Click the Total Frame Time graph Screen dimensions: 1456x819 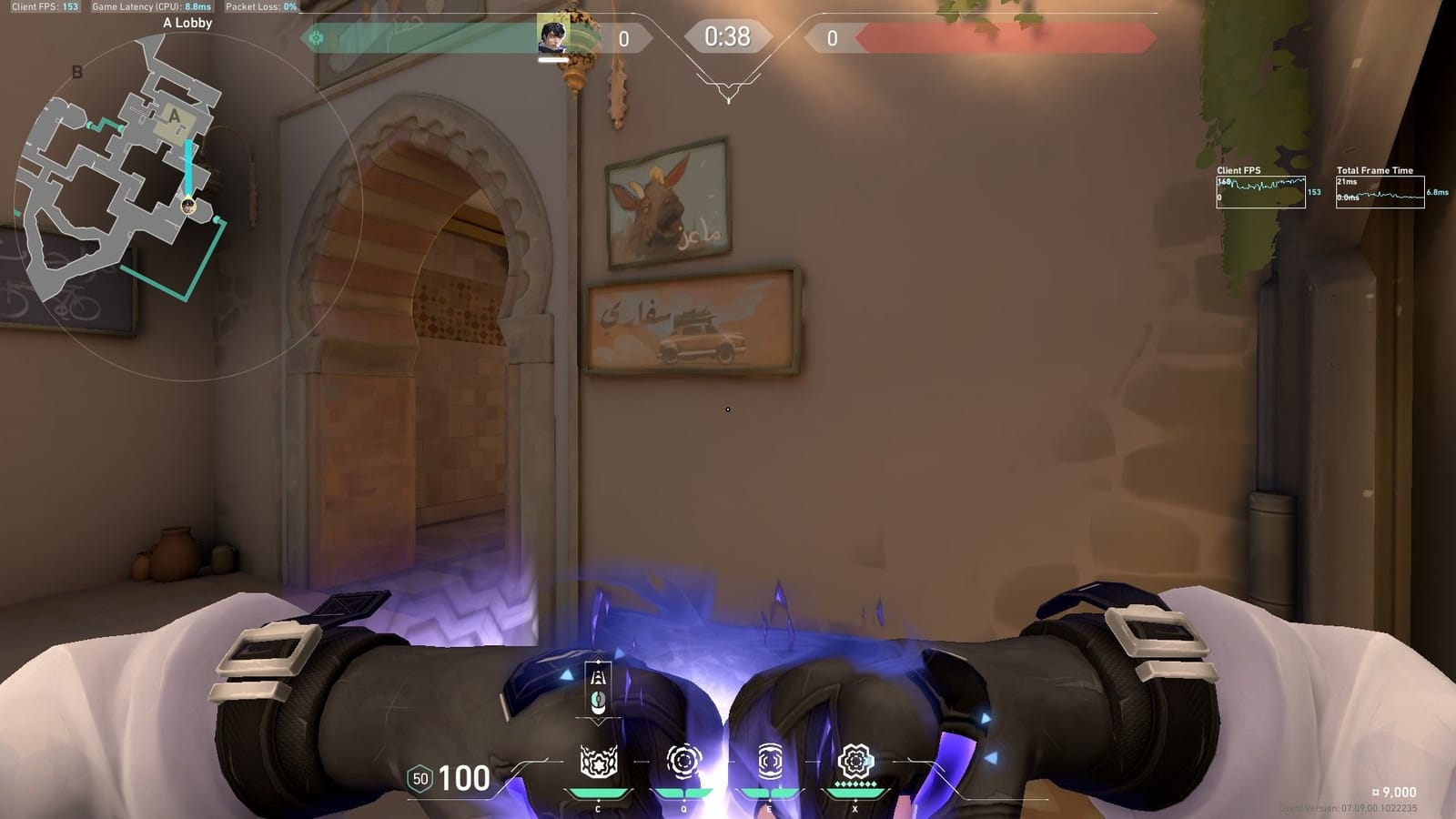click(x=1382, y=193)
